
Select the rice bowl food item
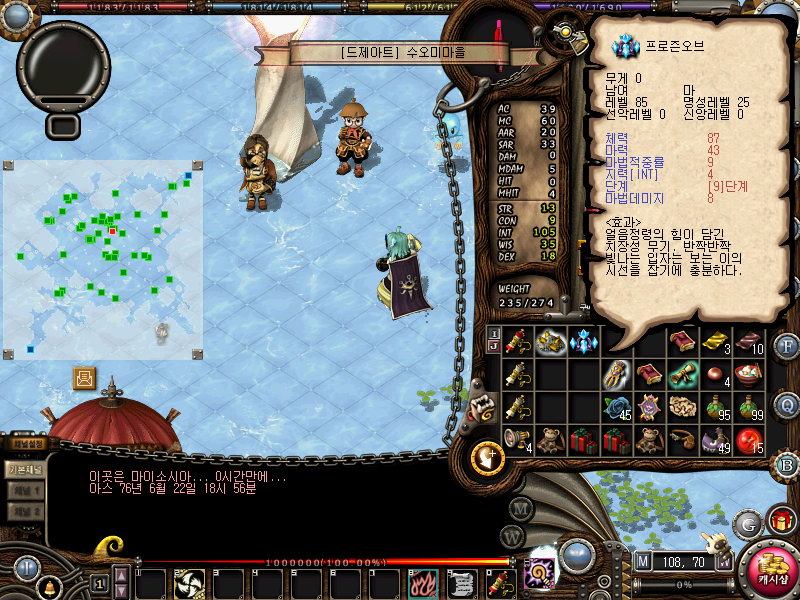click(x=748, y=374)
